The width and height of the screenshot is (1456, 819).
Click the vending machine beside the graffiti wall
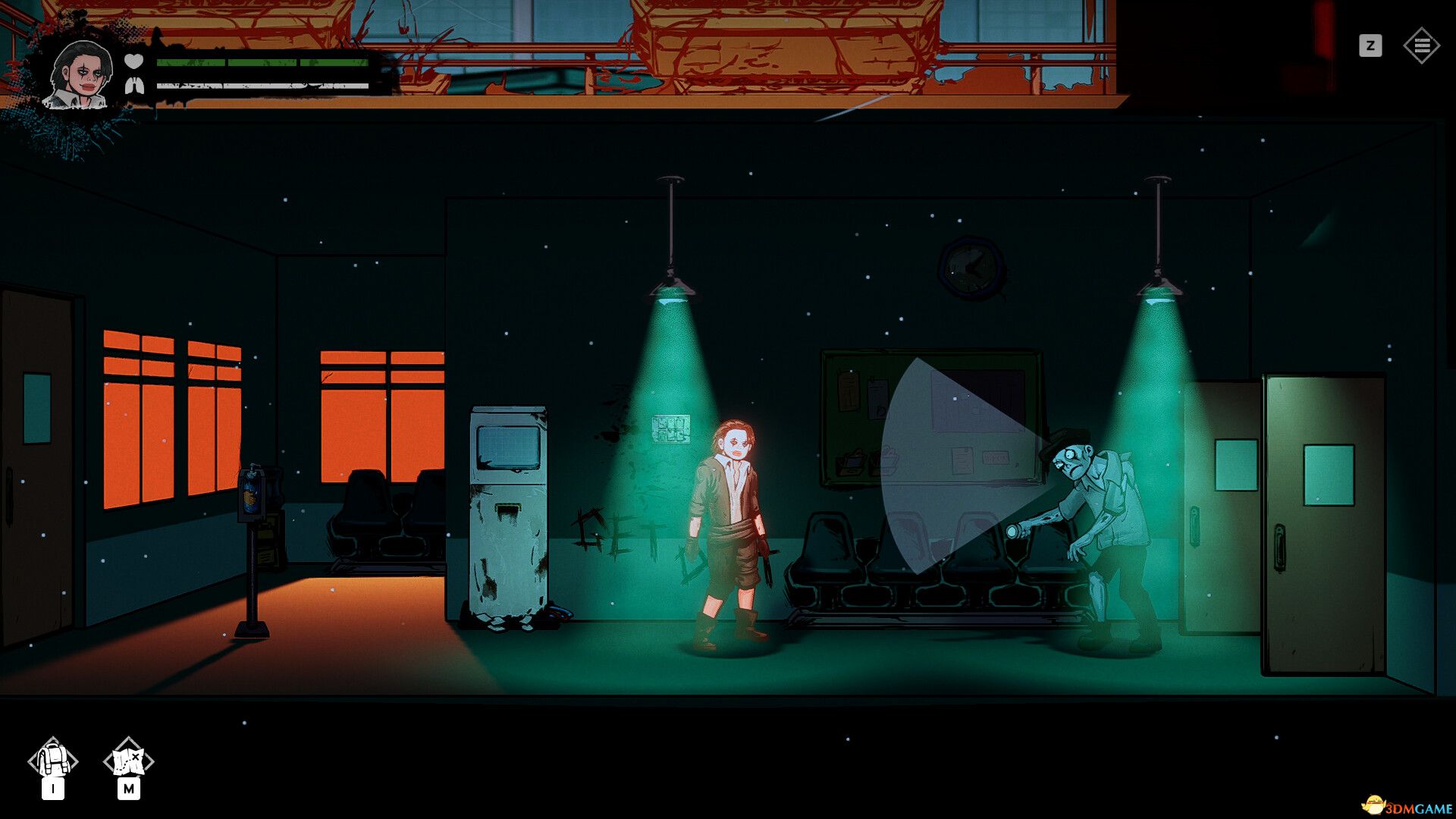508,508
